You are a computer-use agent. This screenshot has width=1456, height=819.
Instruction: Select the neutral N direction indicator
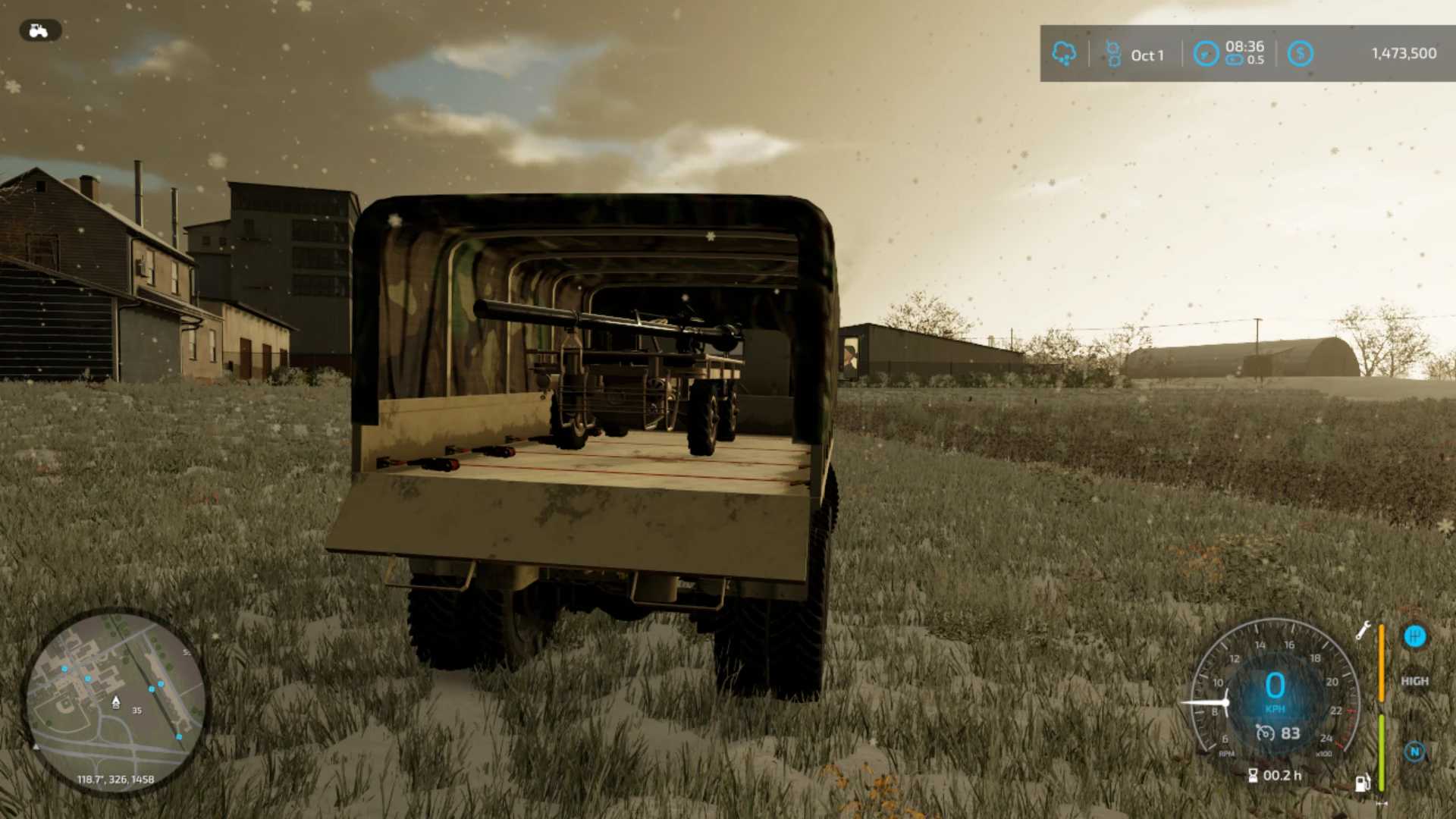point(1414,752)
